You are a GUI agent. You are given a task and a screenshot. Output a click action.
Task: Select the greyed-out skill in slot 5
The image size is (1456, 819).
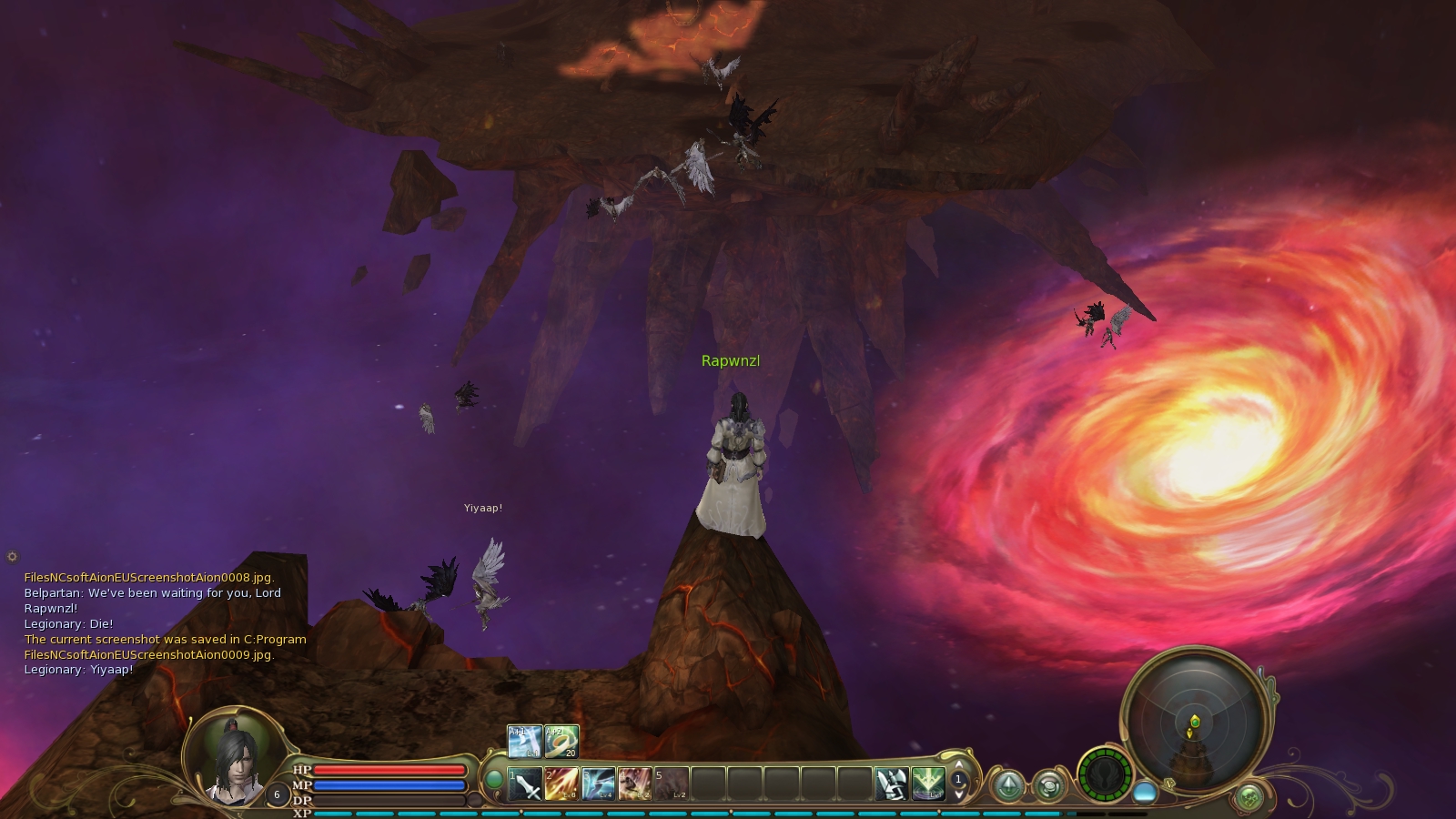pyautogui.click(x=672, y=784)
